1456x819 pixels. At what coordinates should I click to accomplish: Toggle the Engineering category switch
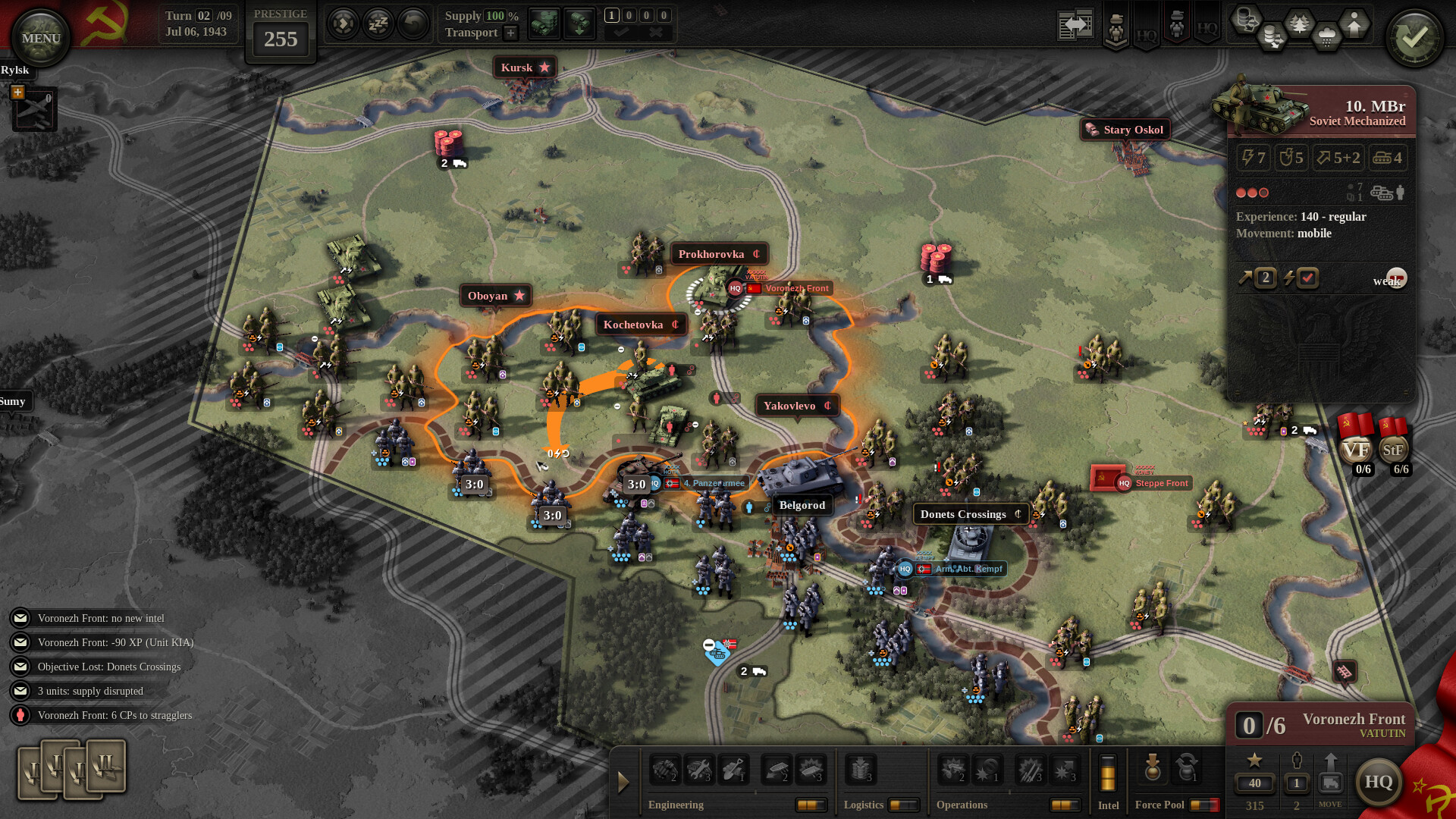coord(812,805)
